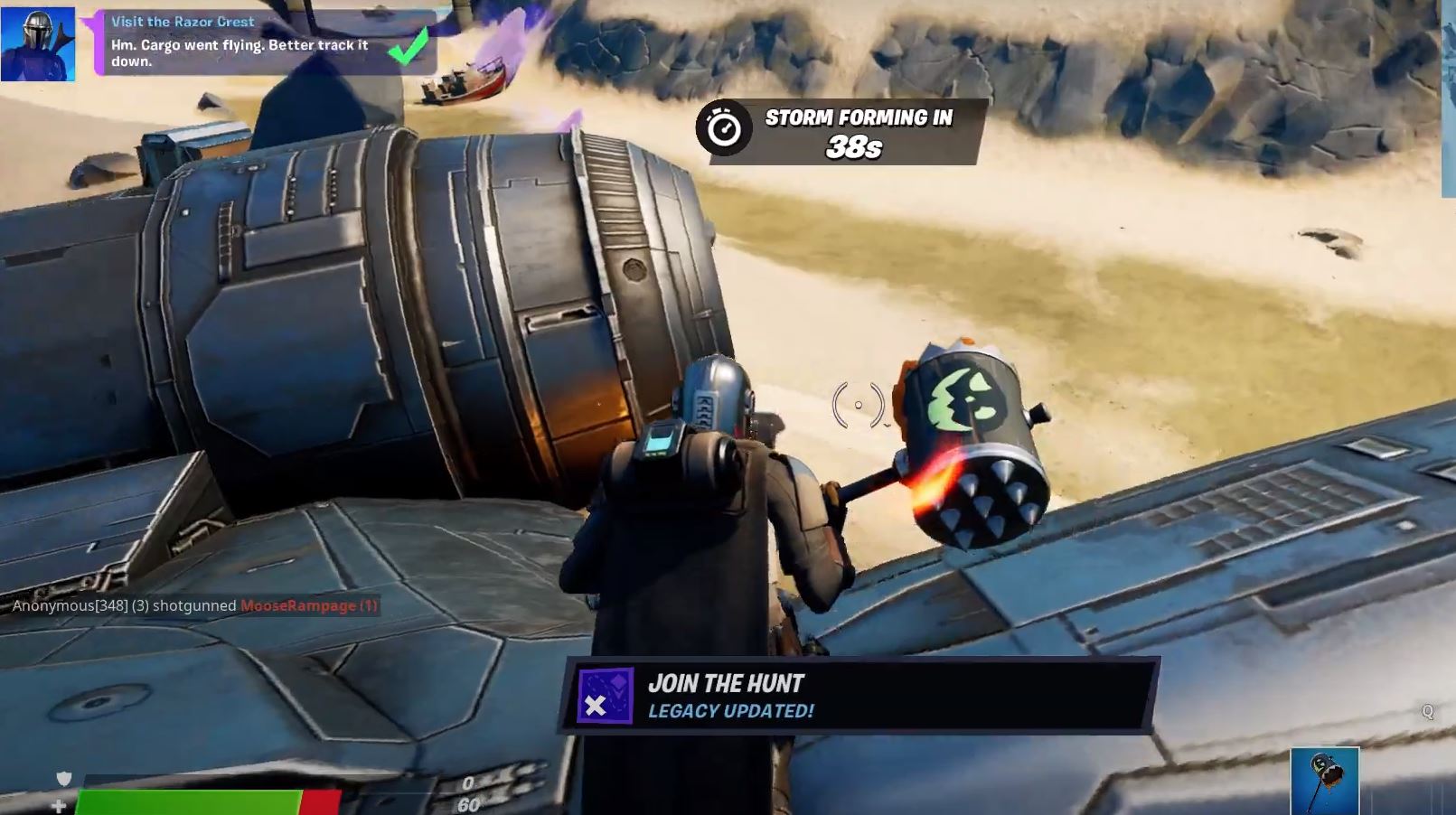
Task: Open the Visit the Razor Crest quest tracker
Action: (x=262, y=42)
